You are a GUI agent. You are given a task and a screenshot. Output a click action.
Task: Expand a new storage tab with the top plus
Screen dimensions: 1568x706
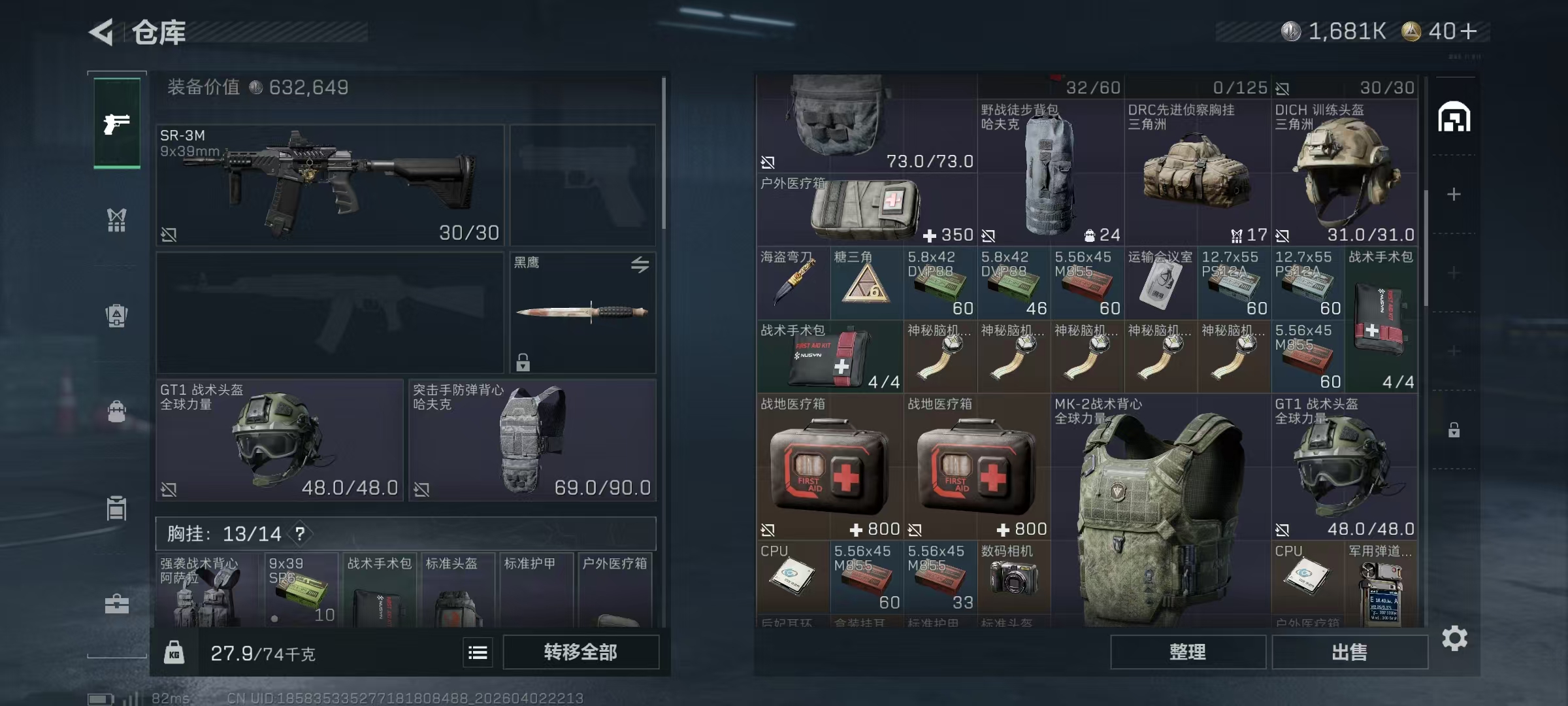(x=1454, y=193)
